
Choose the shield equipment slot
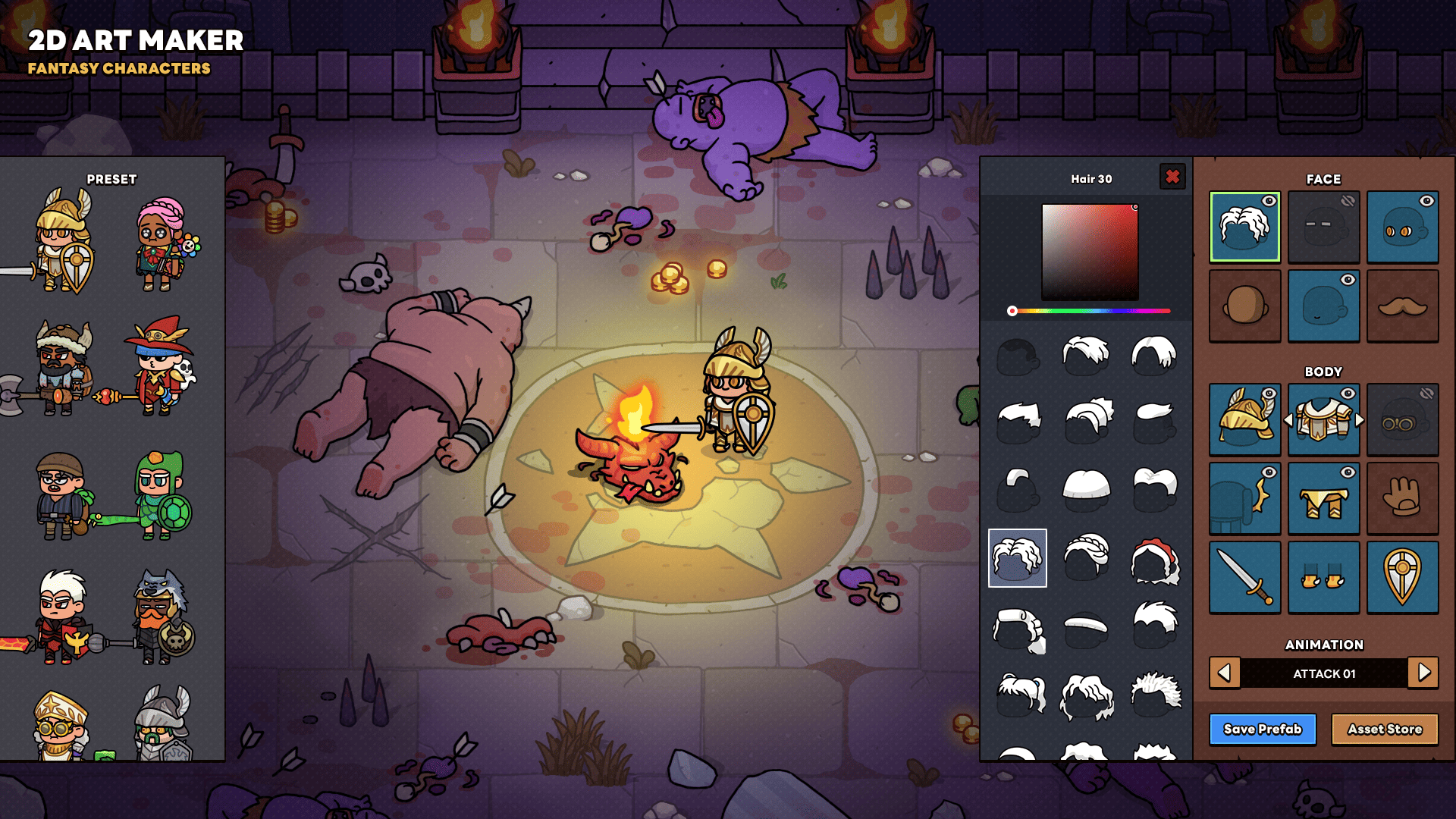pos(1402,577)
